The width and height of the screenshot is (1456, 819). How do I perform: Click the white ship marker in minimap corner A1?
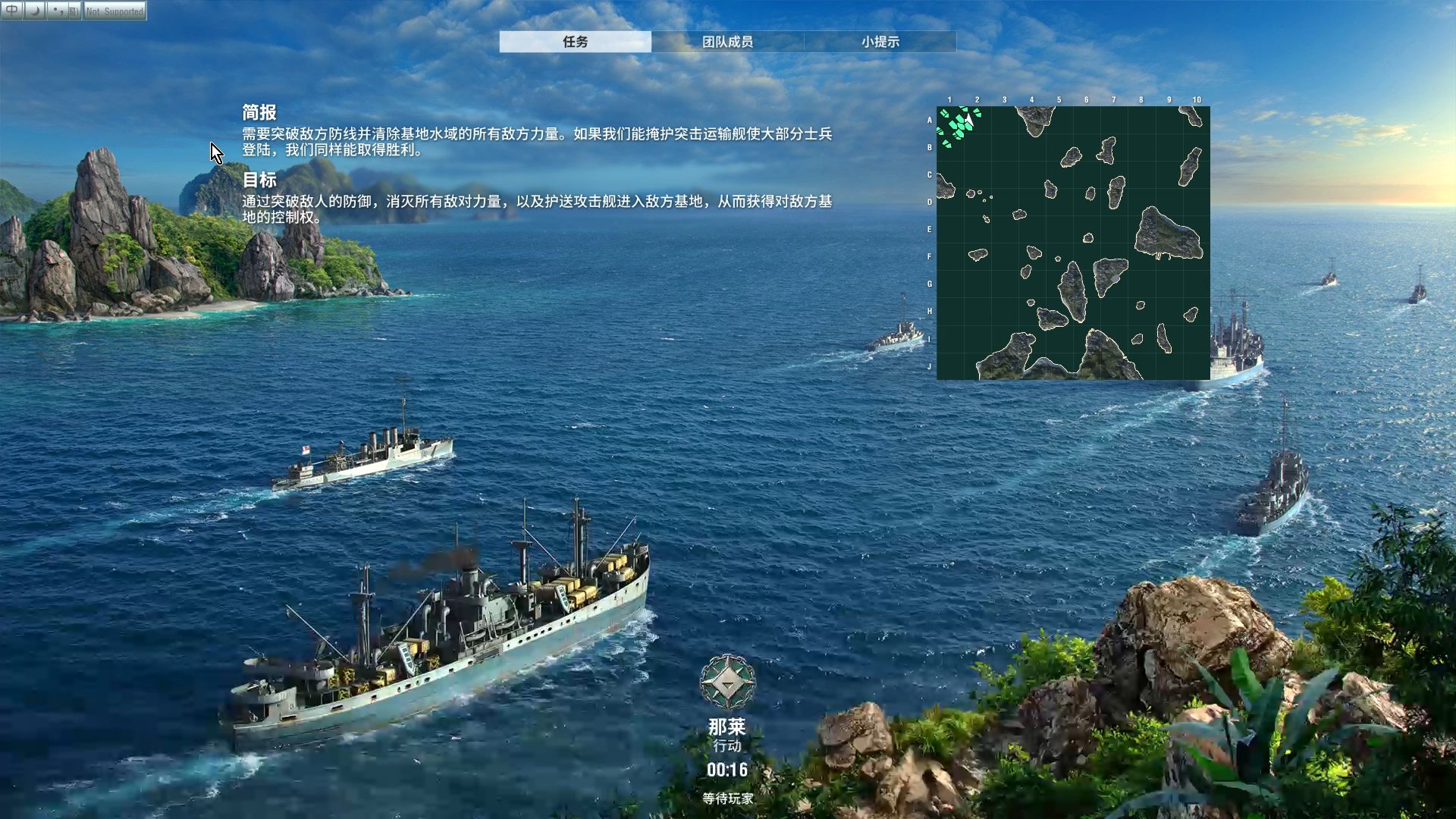point(970,118)
